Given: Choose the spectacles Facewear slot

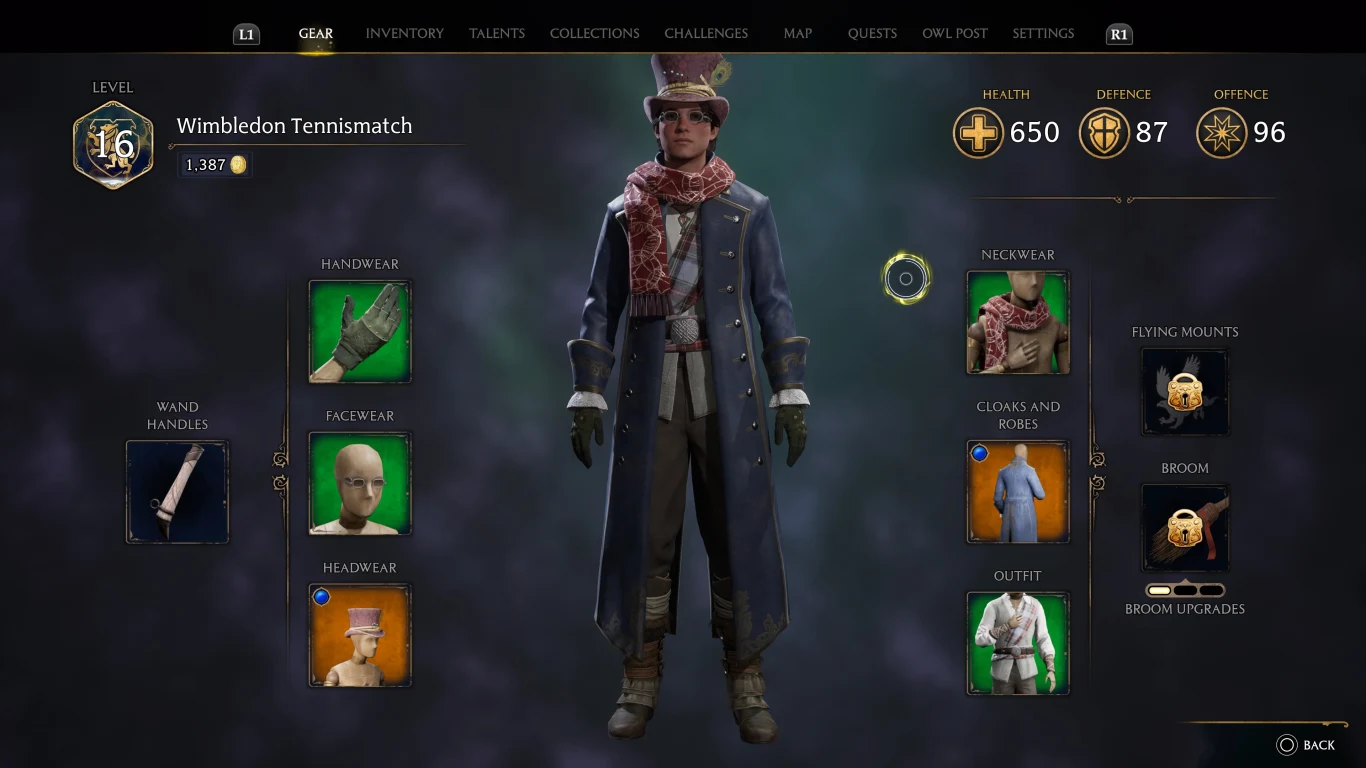Looking at the screenshot, I should pyautogui.click(x=360, y=483).
